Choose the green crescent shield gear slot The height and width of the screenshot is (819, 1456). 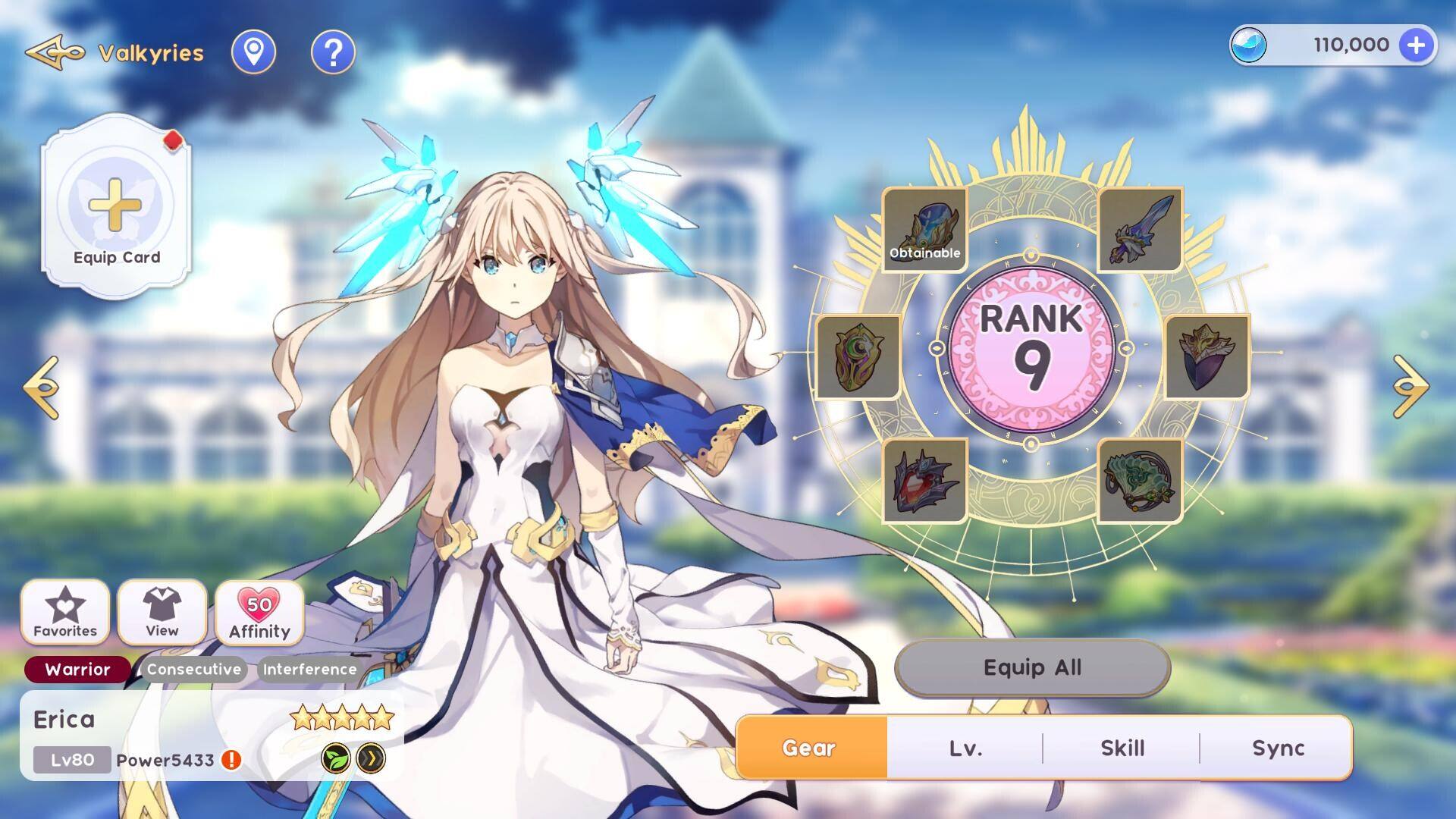[858, 357]
